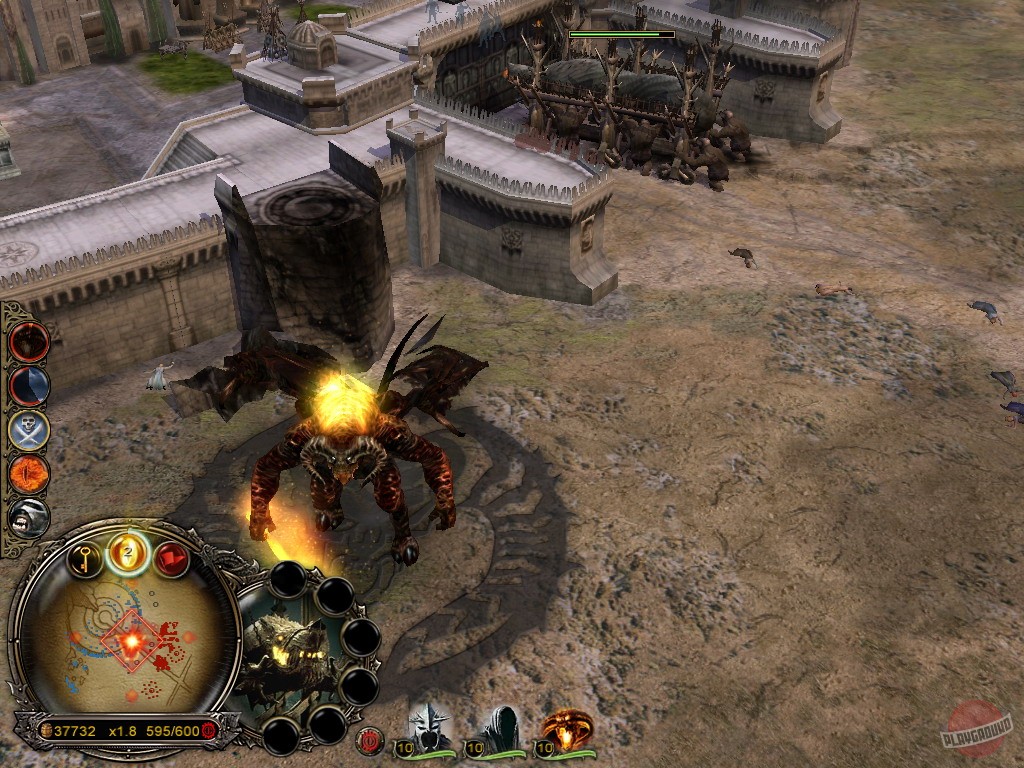Open the power points ring button
Image resolution: width=1024 pixels, height=768 pixels.
click(x=128, y=551)
